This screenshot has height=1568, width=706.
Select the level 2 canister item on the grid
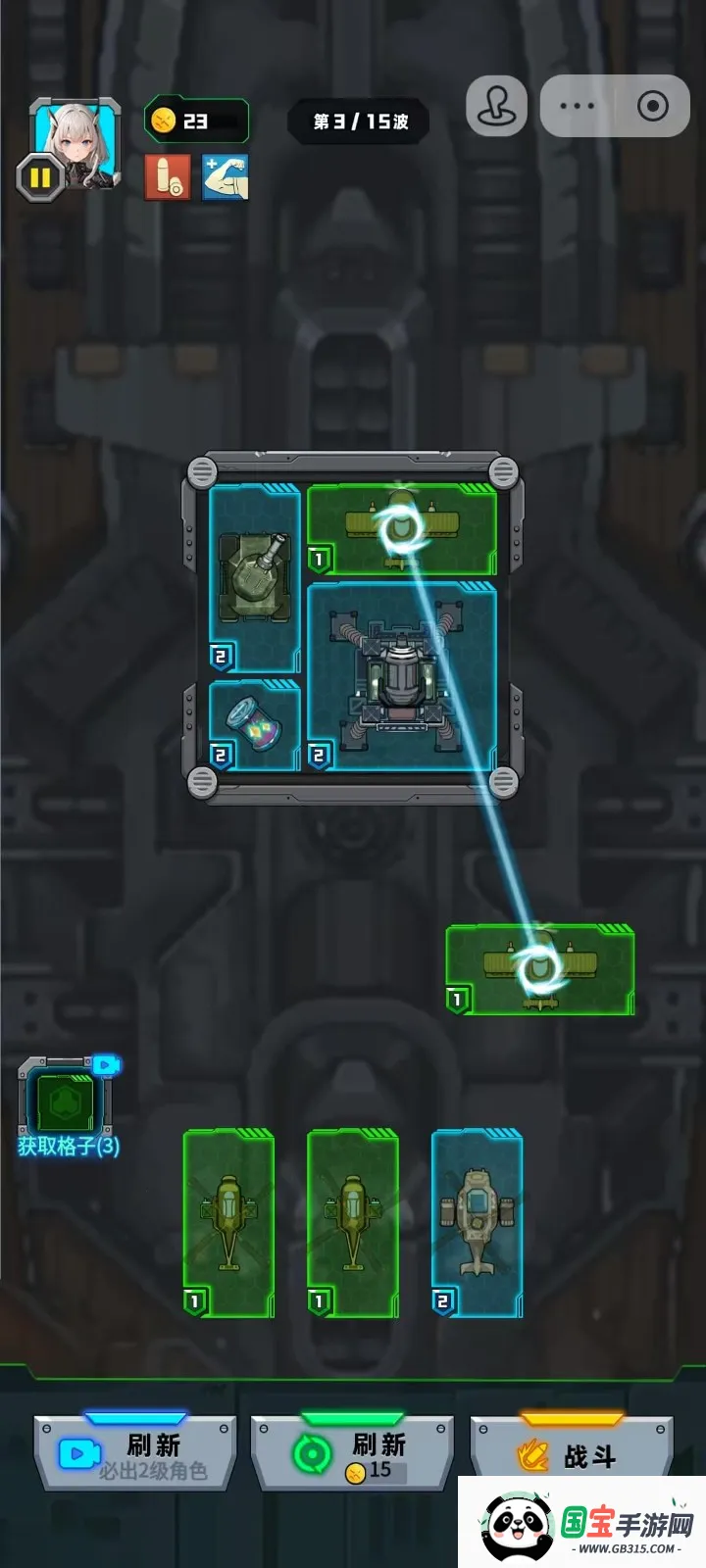254,725
